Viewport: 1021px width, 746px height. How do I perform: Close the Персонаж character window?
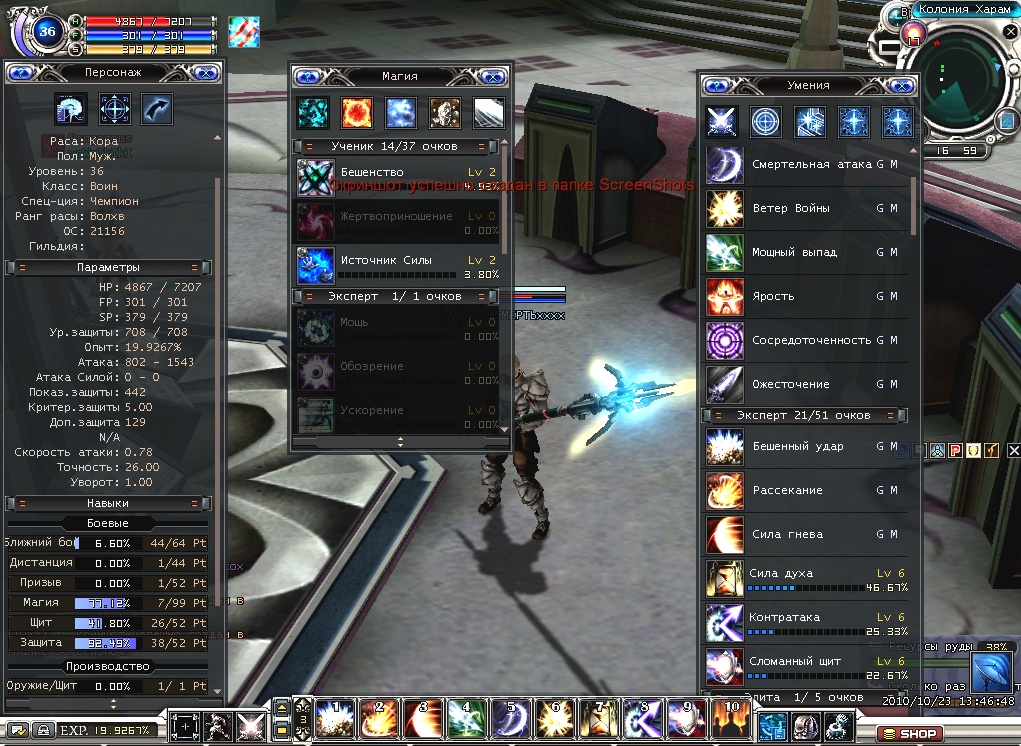[206, 72]
